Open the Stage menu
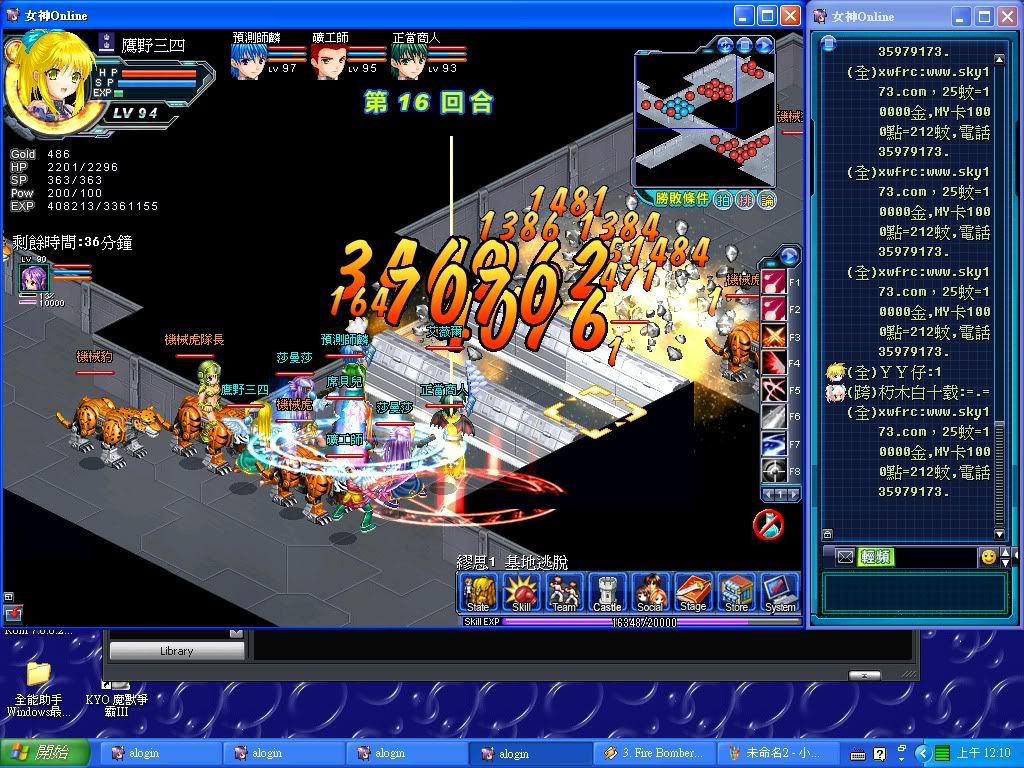Viewport: 1024px width, 768px height. point(693,593)
